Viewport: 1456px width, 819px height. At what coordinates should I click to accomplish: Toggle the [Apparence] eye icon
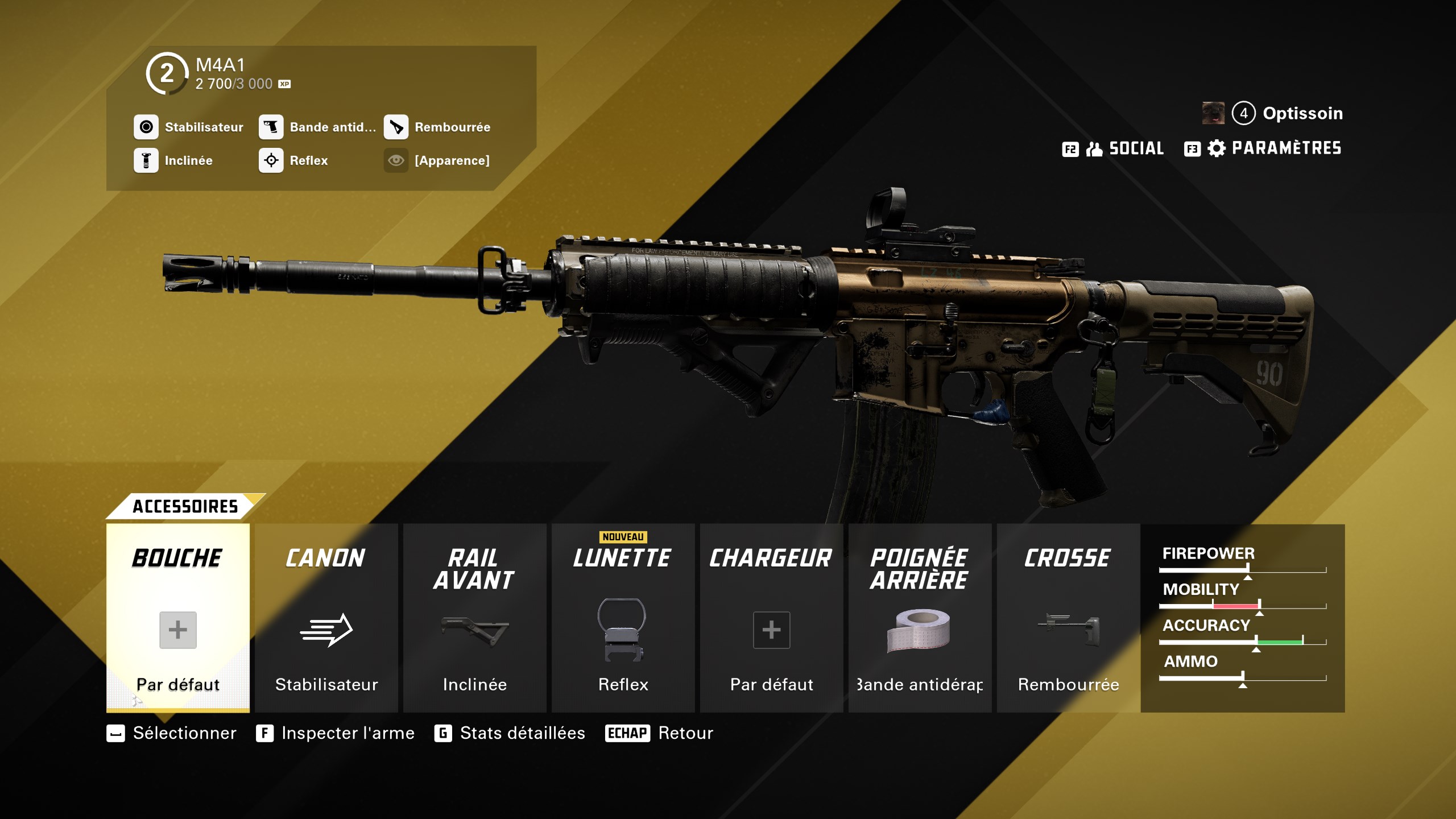(x=395, y=160)
